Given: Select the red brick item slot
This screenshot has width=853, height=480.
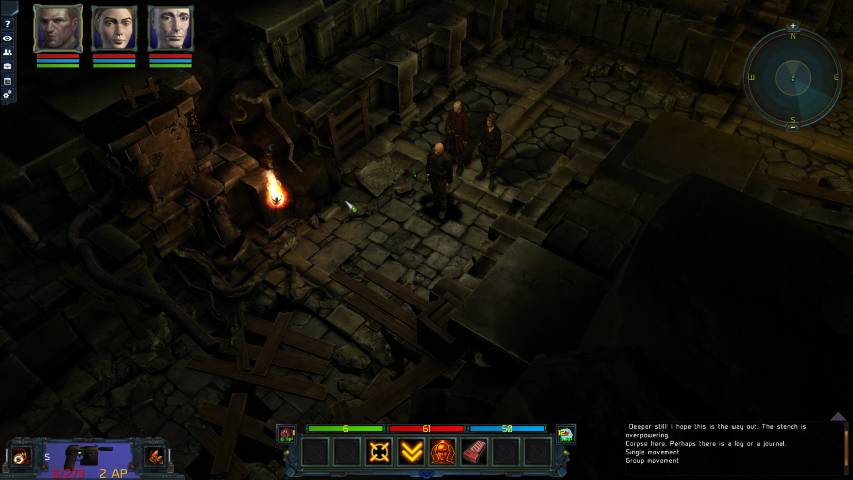Looking at the screenshot, I should pyautogui.click(x=474, y=452).
